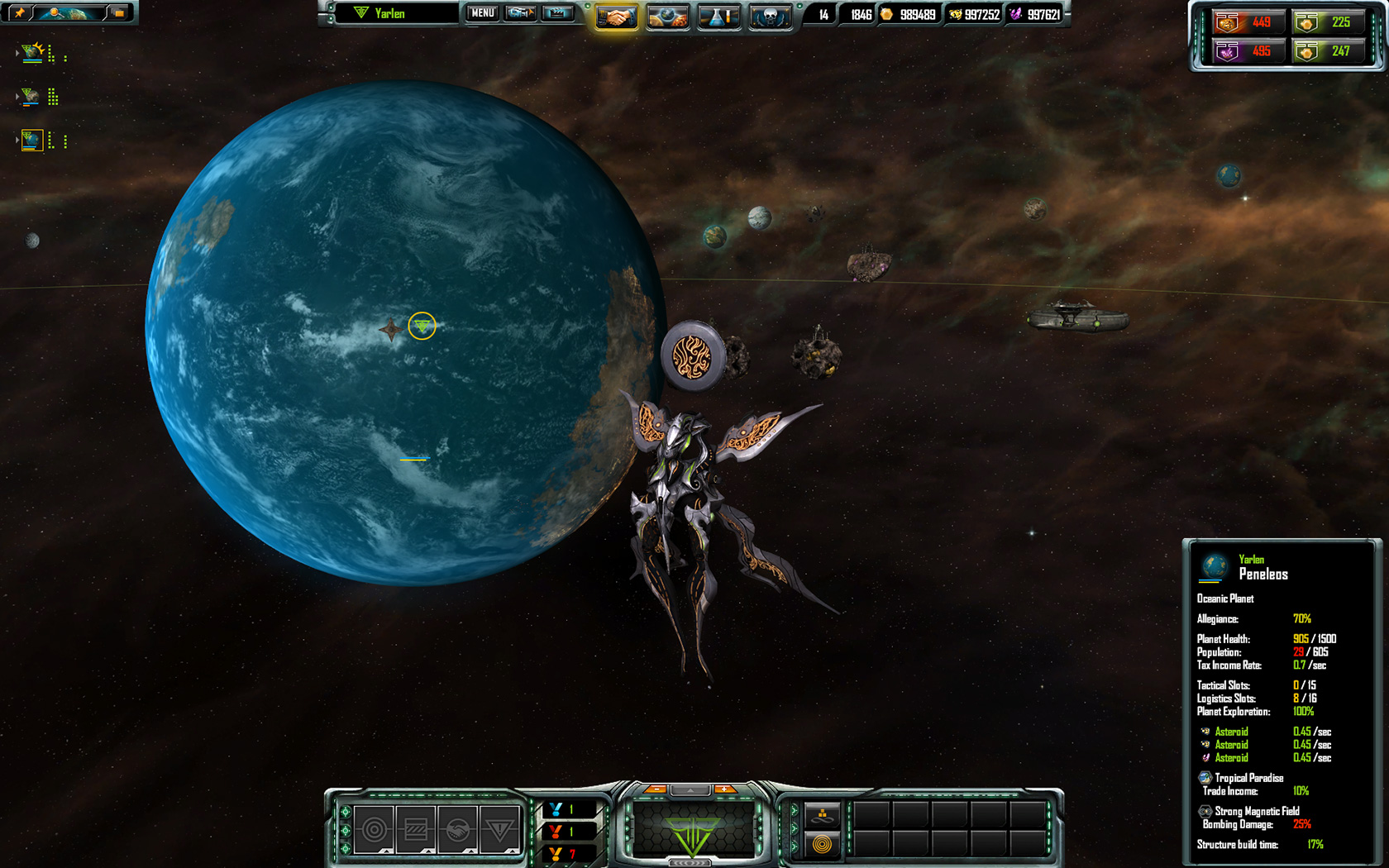This screenshot has width=1389, height=868.
Task: Select the gold broadcast structure icon
Action: click(x=823, y=844)
